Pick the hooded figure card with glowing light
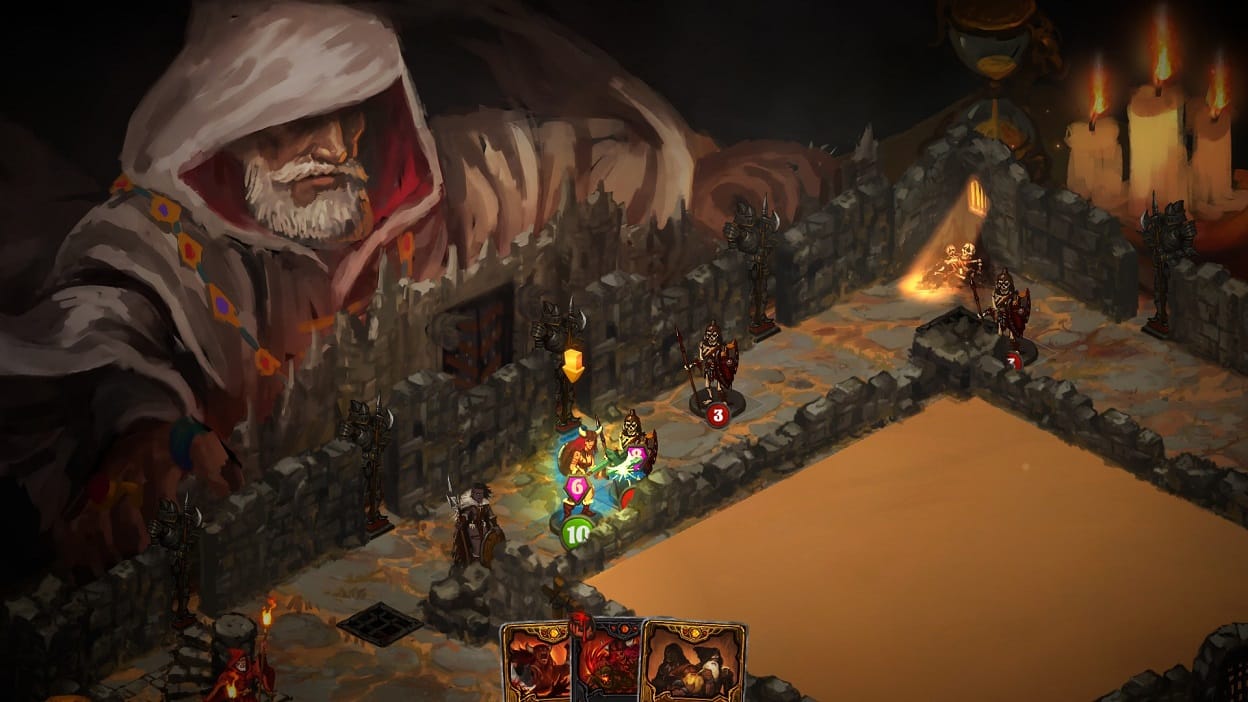 click(693, 664)
